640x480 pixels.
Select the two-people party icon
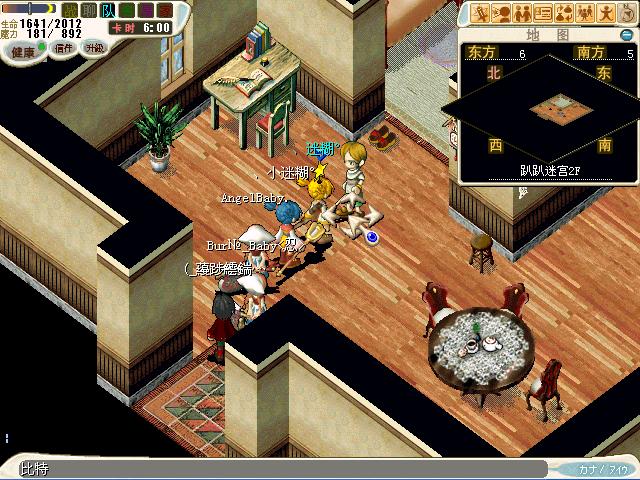(x=521, y=13)
